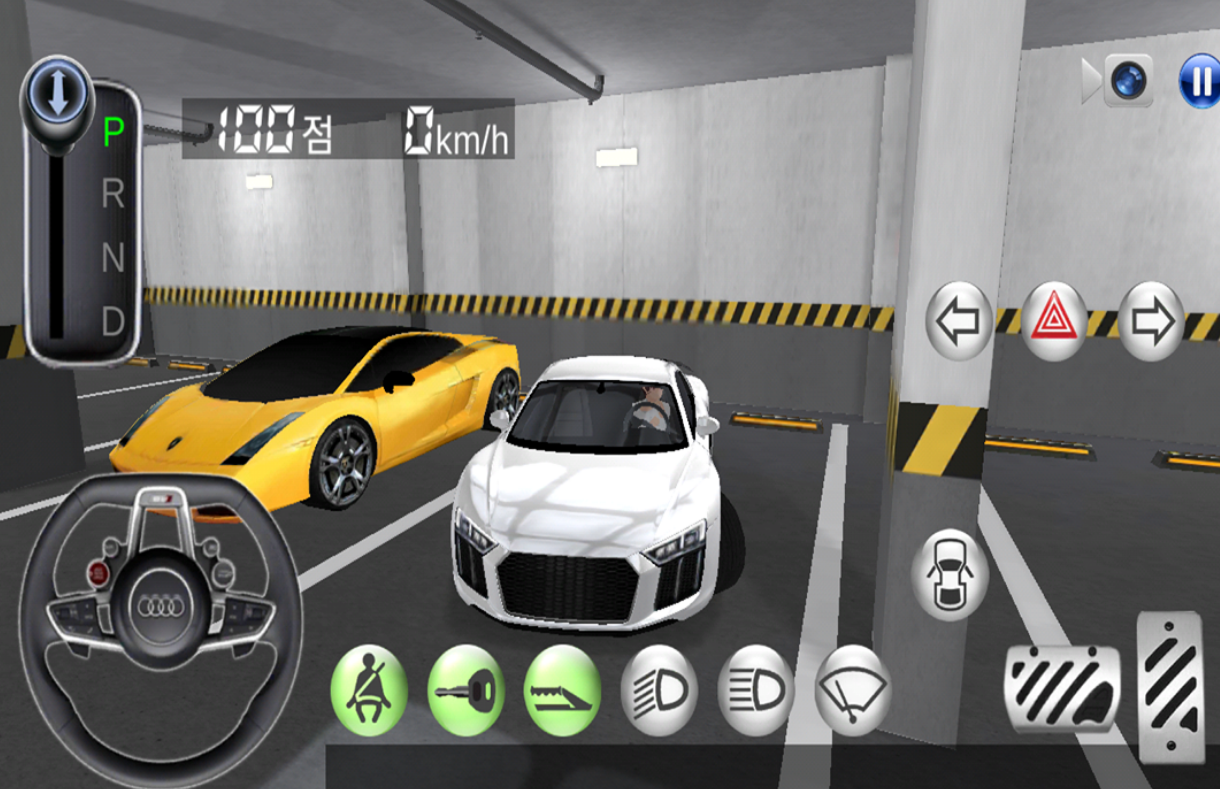Activate the right turn signal
Viewport: 1220px width, 789px height.
(1151, 321)
